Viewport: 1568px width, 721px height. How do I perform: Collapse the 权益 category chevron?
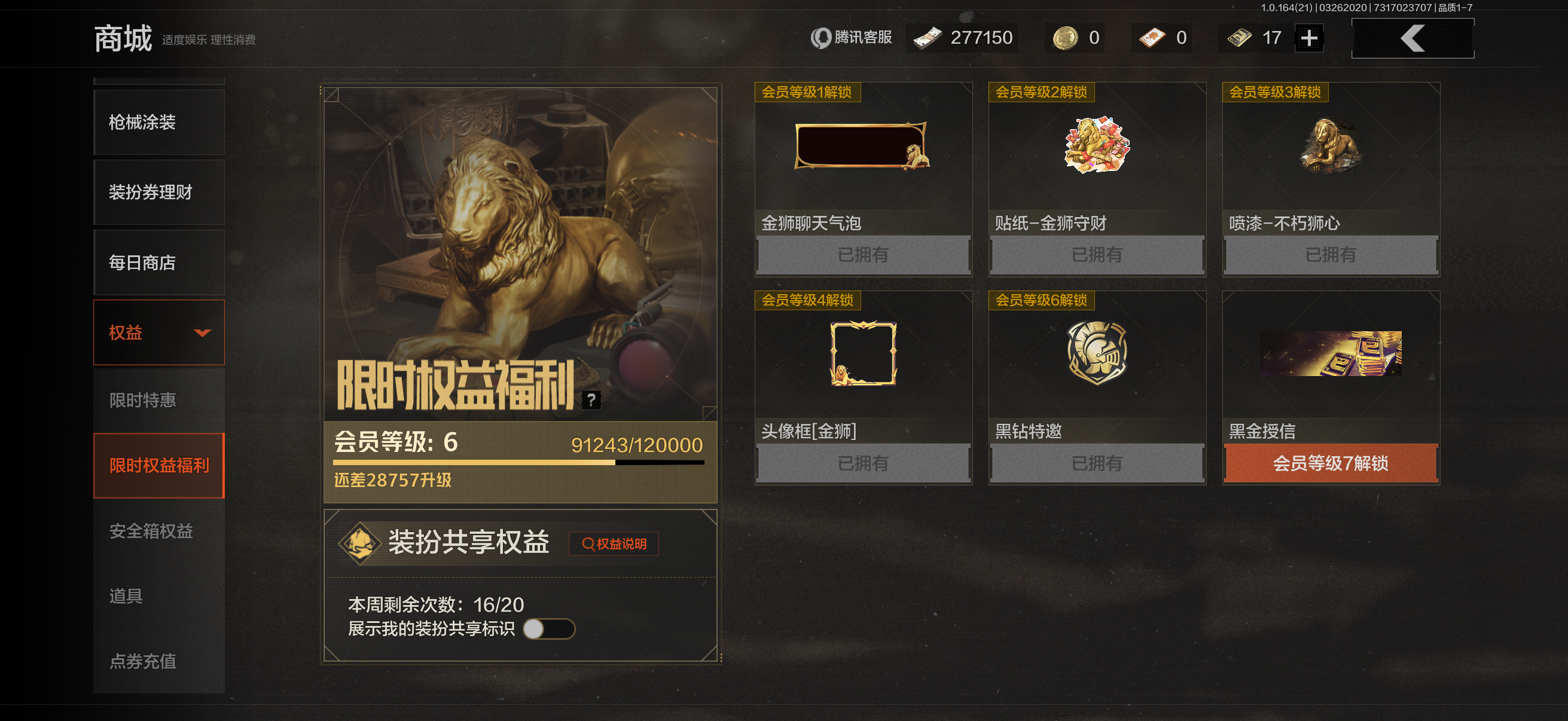203,333
